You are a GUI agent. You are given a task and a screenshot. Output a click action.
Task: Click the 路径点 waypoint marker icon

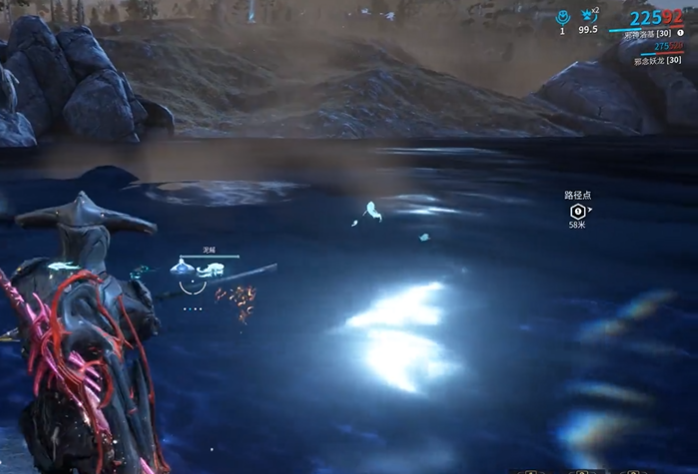pyautogui.click(x=577, y=211)
